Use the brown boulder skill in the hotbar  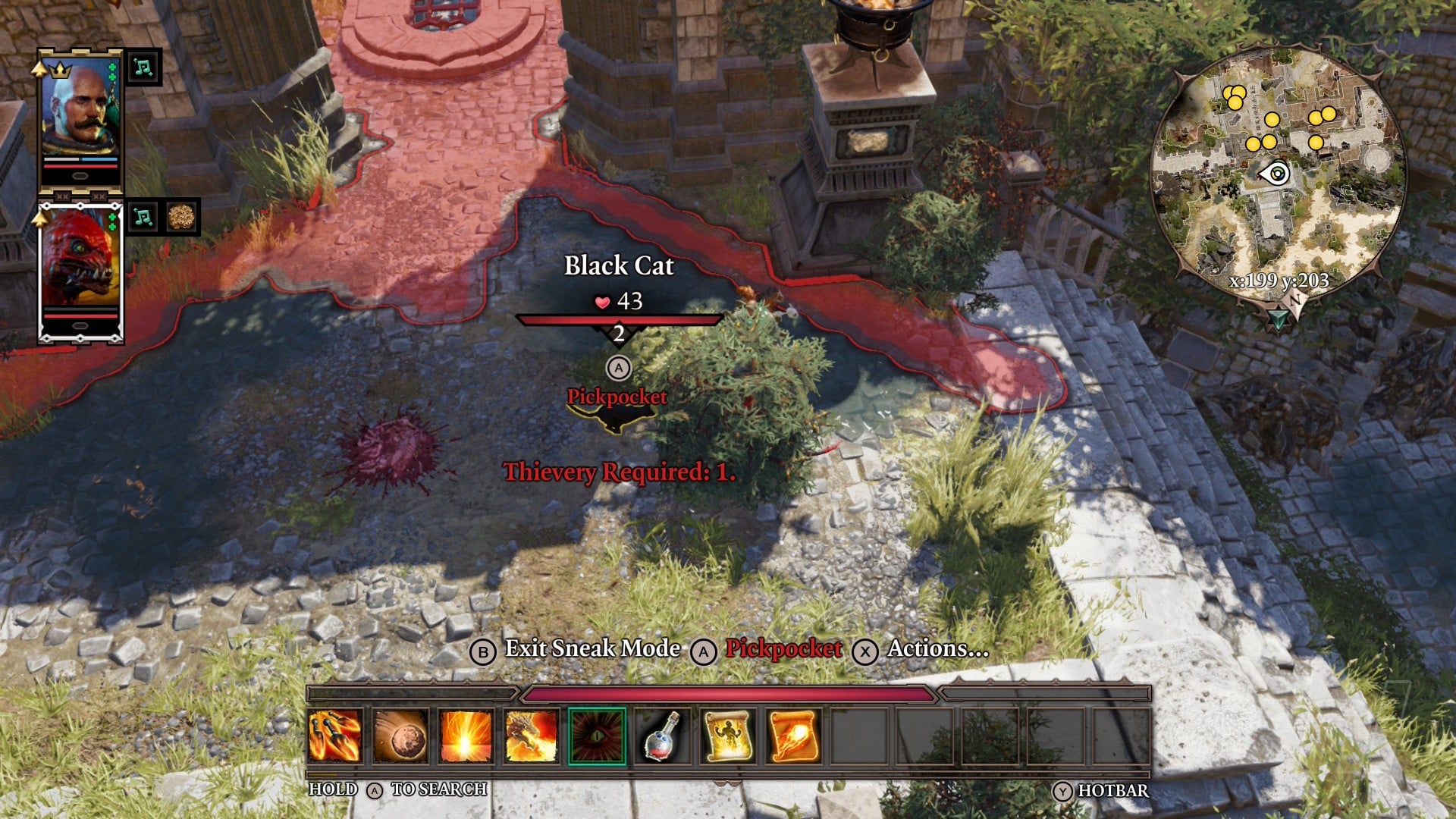(400, 736)
